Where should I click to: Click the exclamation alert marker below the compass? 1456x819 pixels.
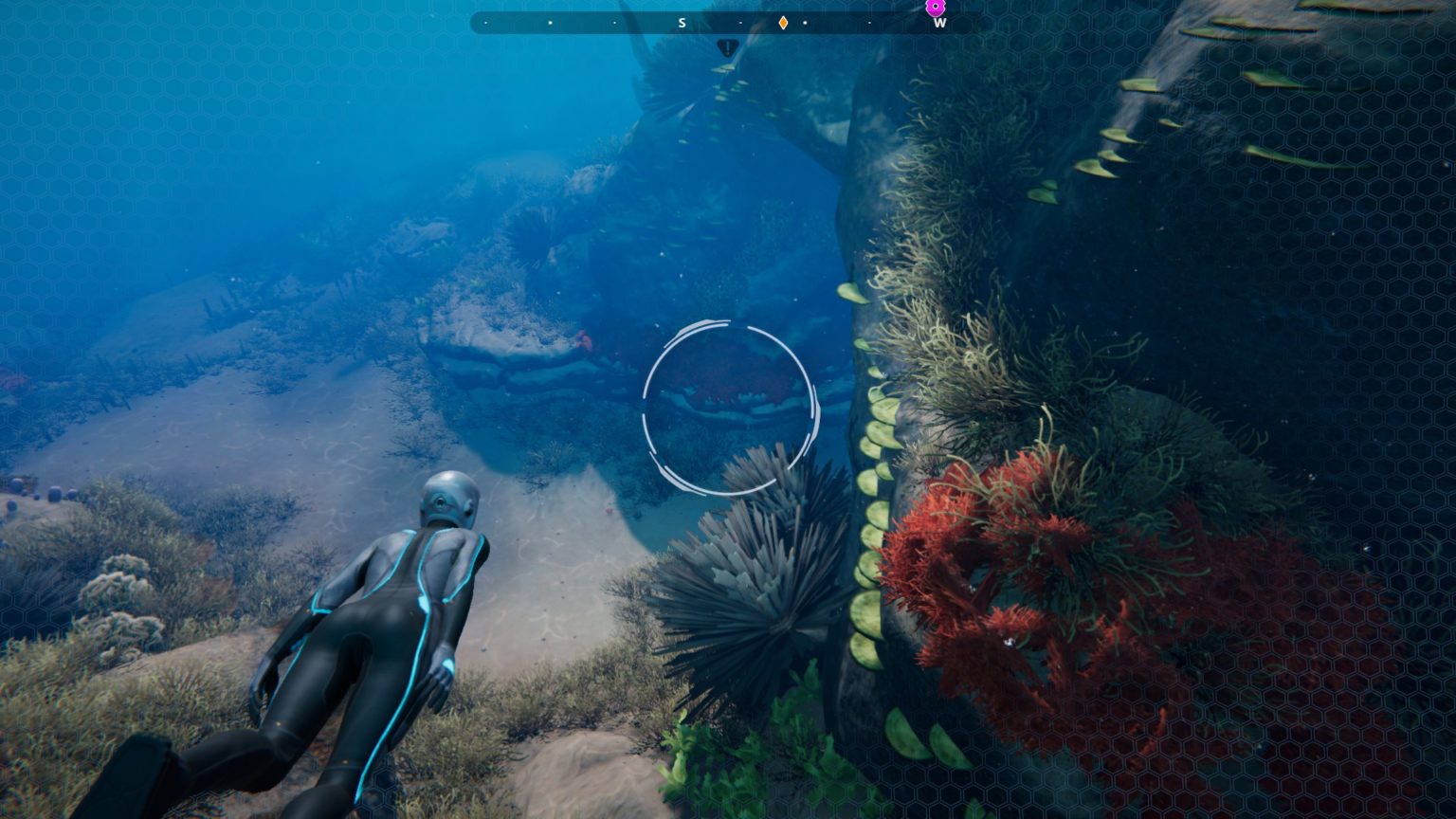pos(727,47)
